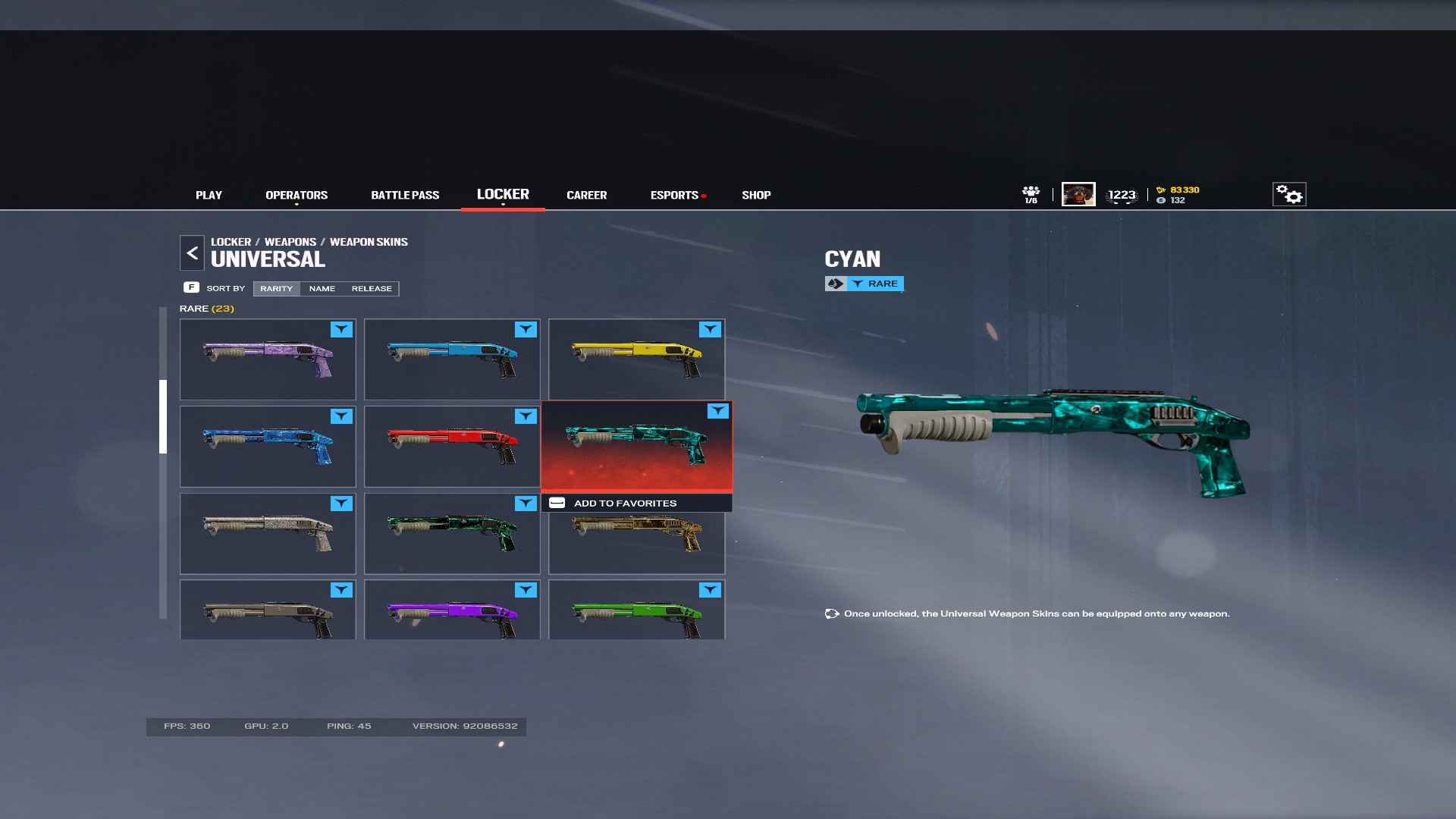The image size is (1456, 819).
Task: Open the squad party icon
Action: click(x=1031, y=194)
